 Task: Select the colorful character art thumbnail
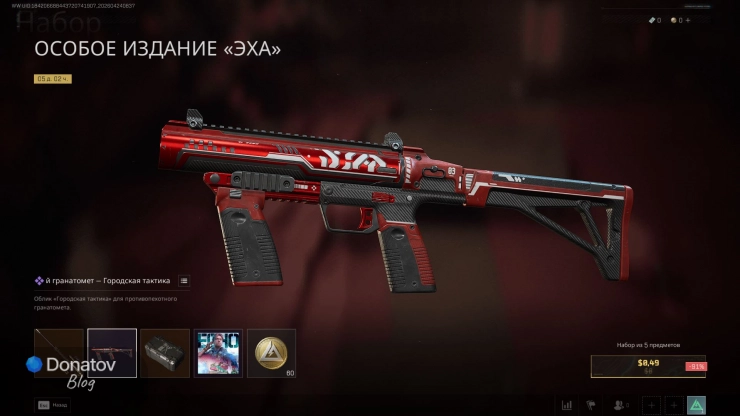(218, 353)
